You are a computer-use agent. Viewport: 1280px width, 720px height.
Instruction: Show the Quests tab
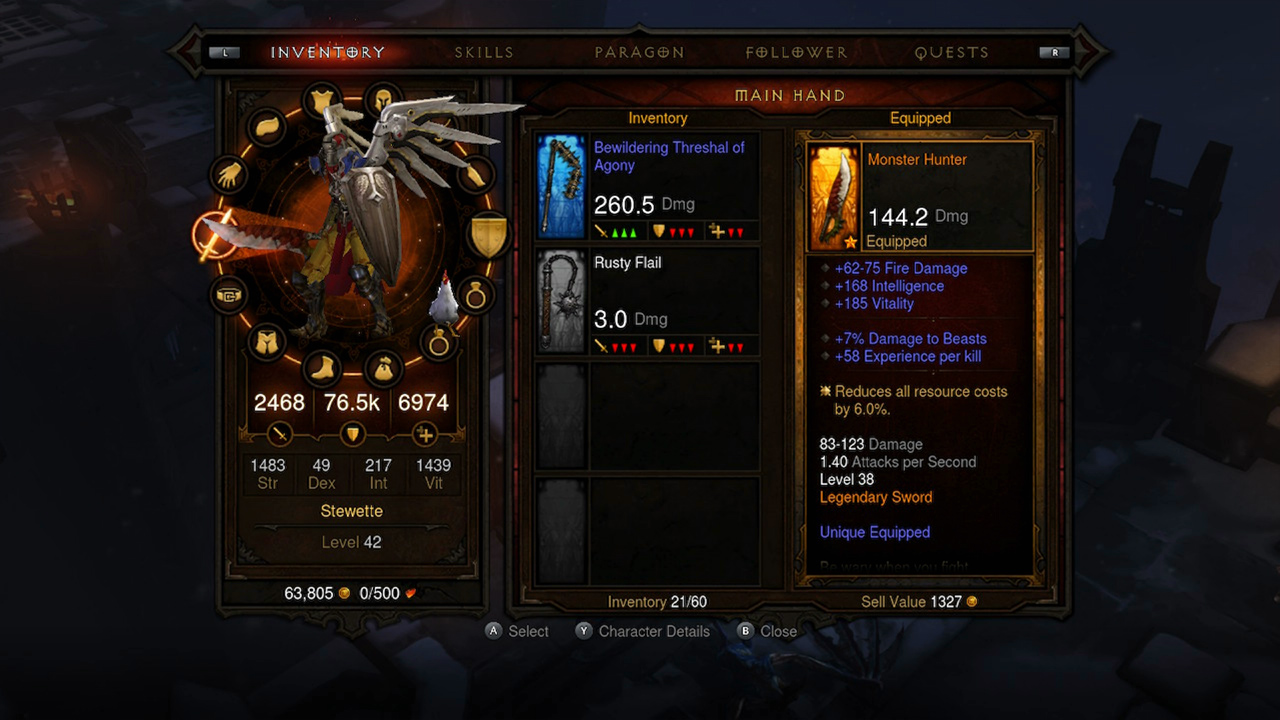point(951,52)
